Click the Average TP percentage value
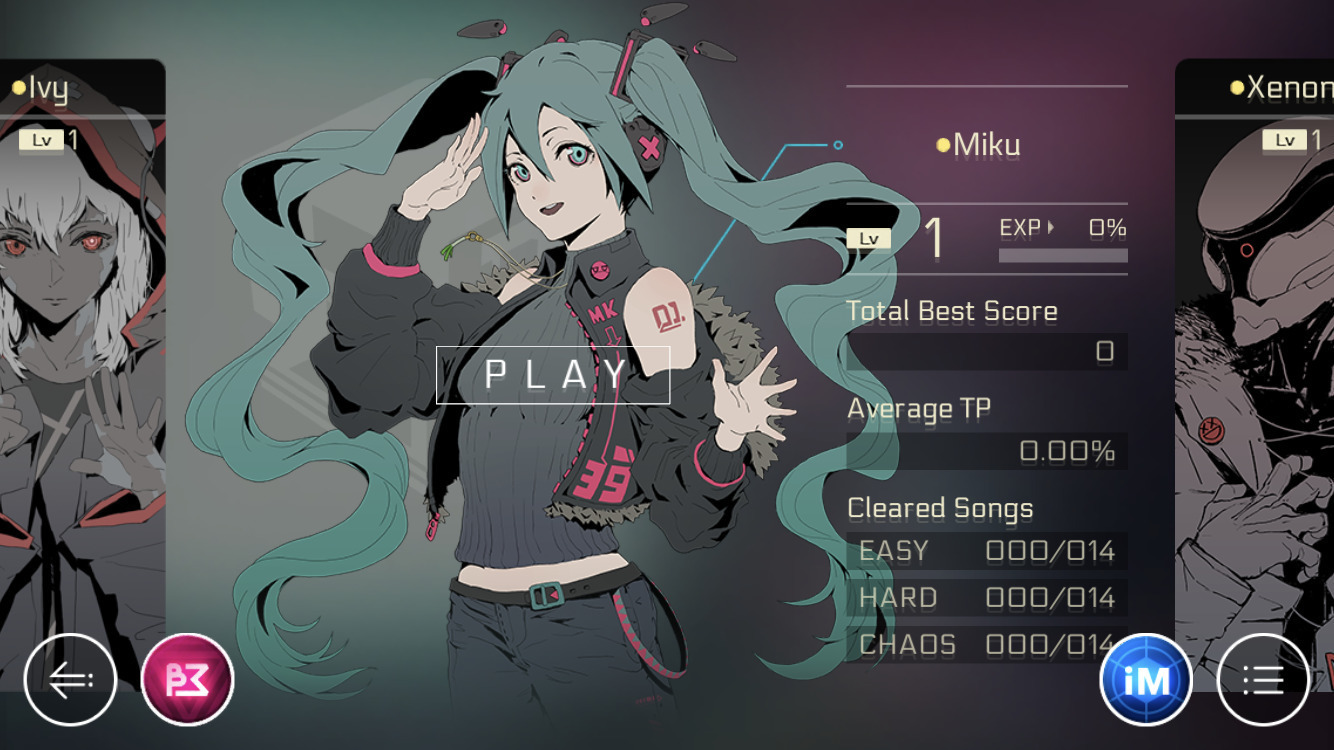Viewport: 1334px width, 750px height. 1065,451
